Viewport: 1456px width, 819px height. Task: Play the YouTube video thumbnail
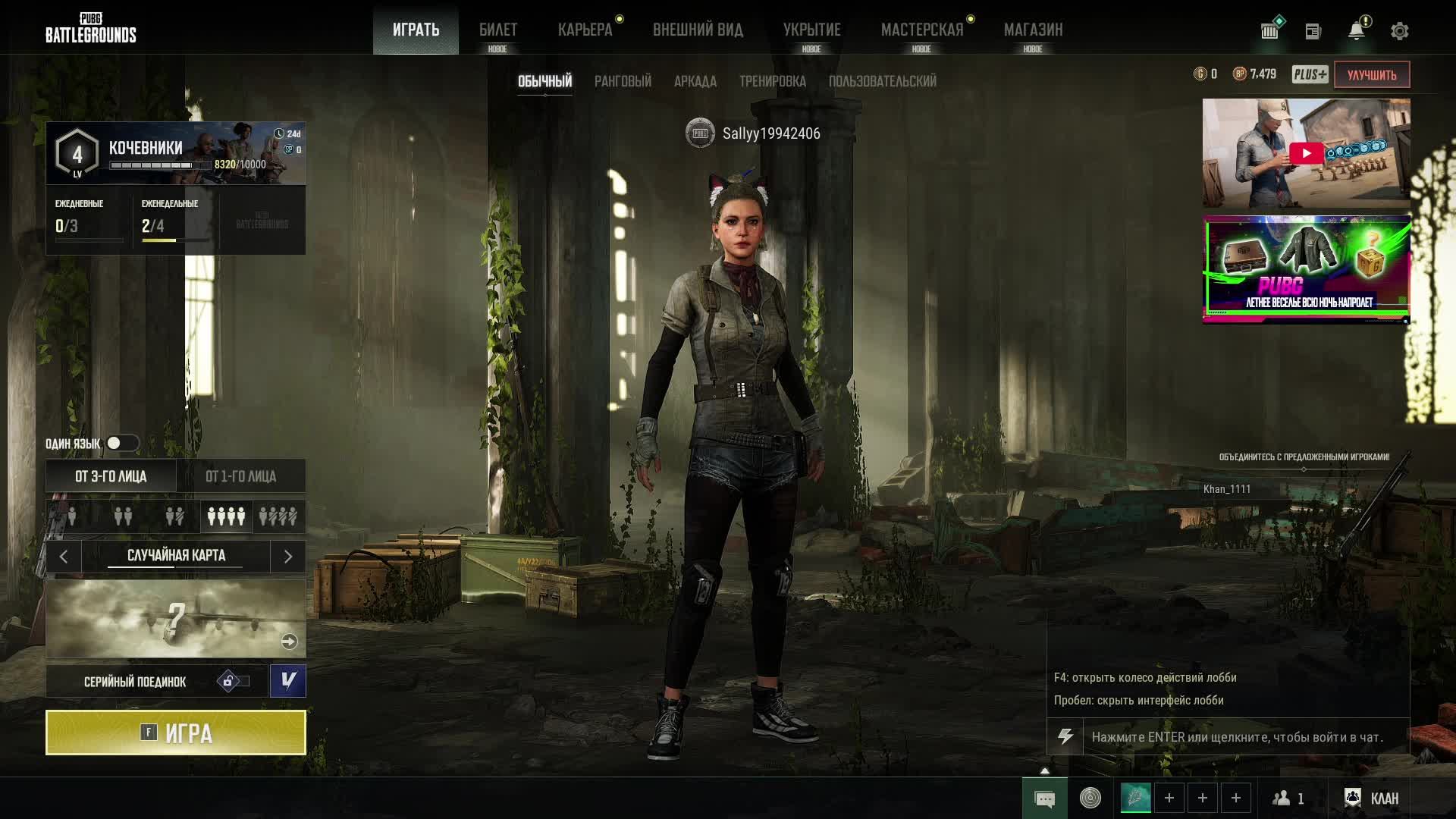[x=1306, y=153]
